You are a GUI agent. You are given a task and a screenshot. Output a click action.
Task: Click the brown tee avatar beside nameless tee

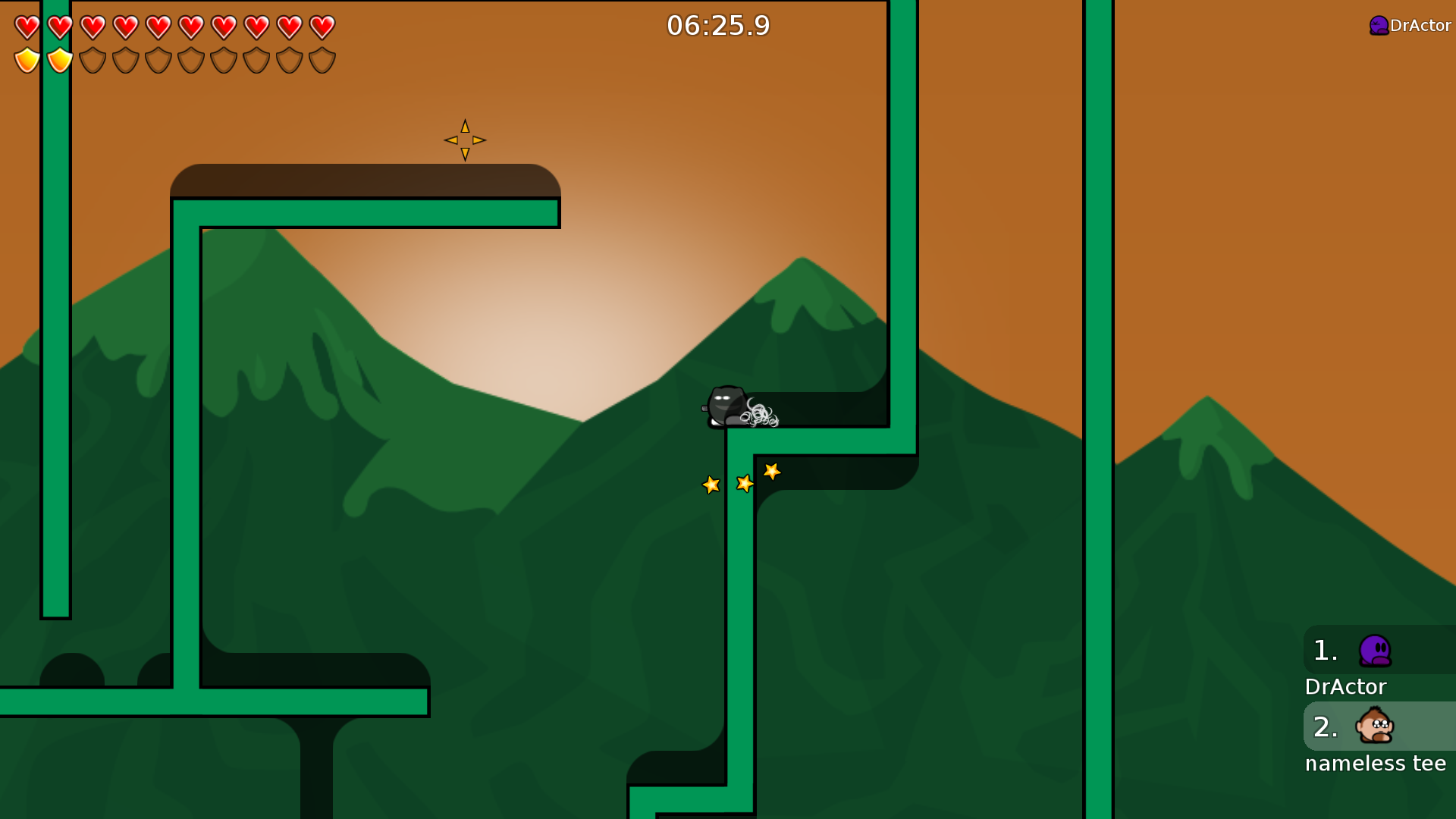[x=1375, y=726]
